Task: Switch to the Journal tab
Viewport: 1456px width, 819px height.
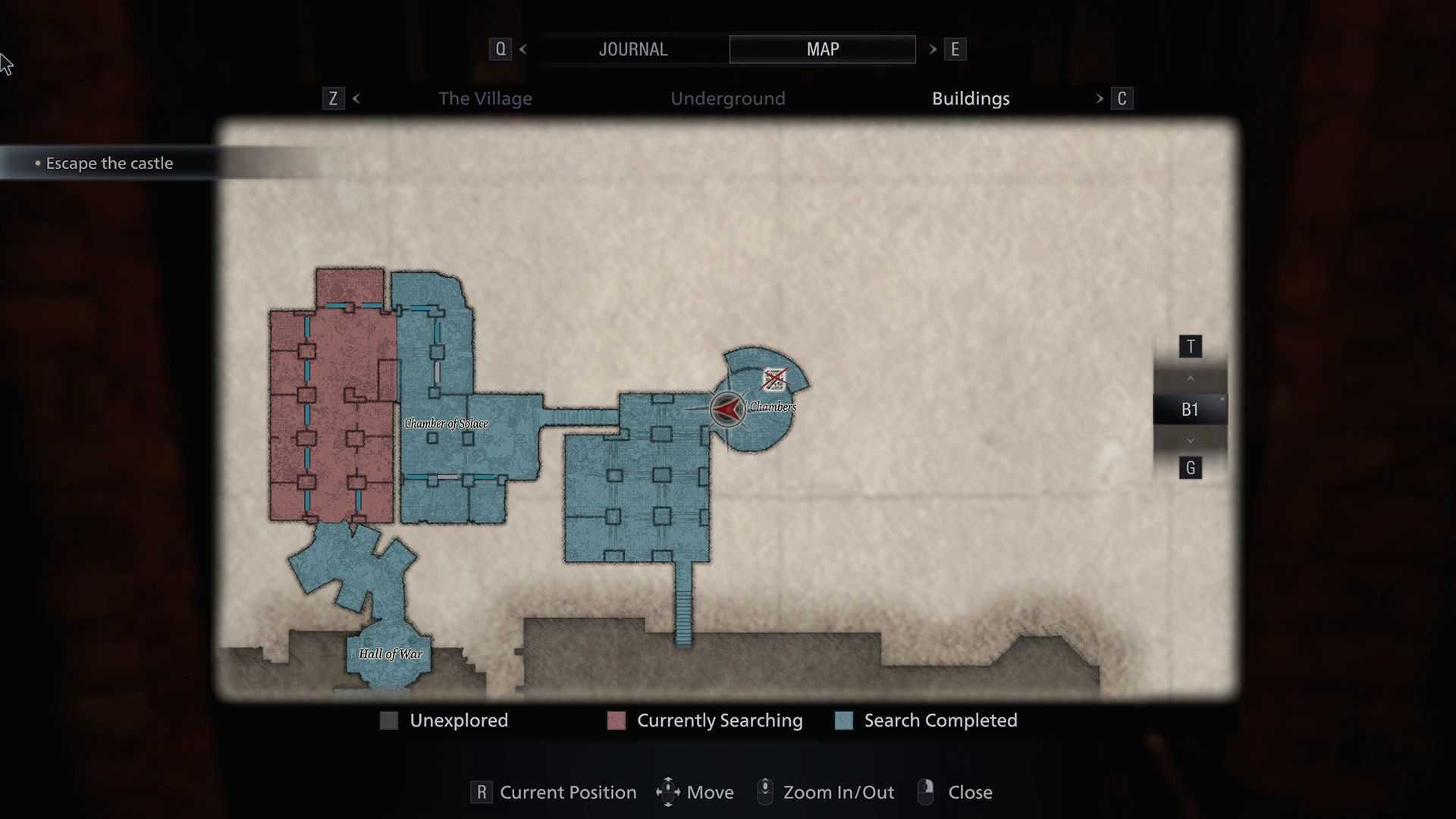Action: [x=632, y=49]
